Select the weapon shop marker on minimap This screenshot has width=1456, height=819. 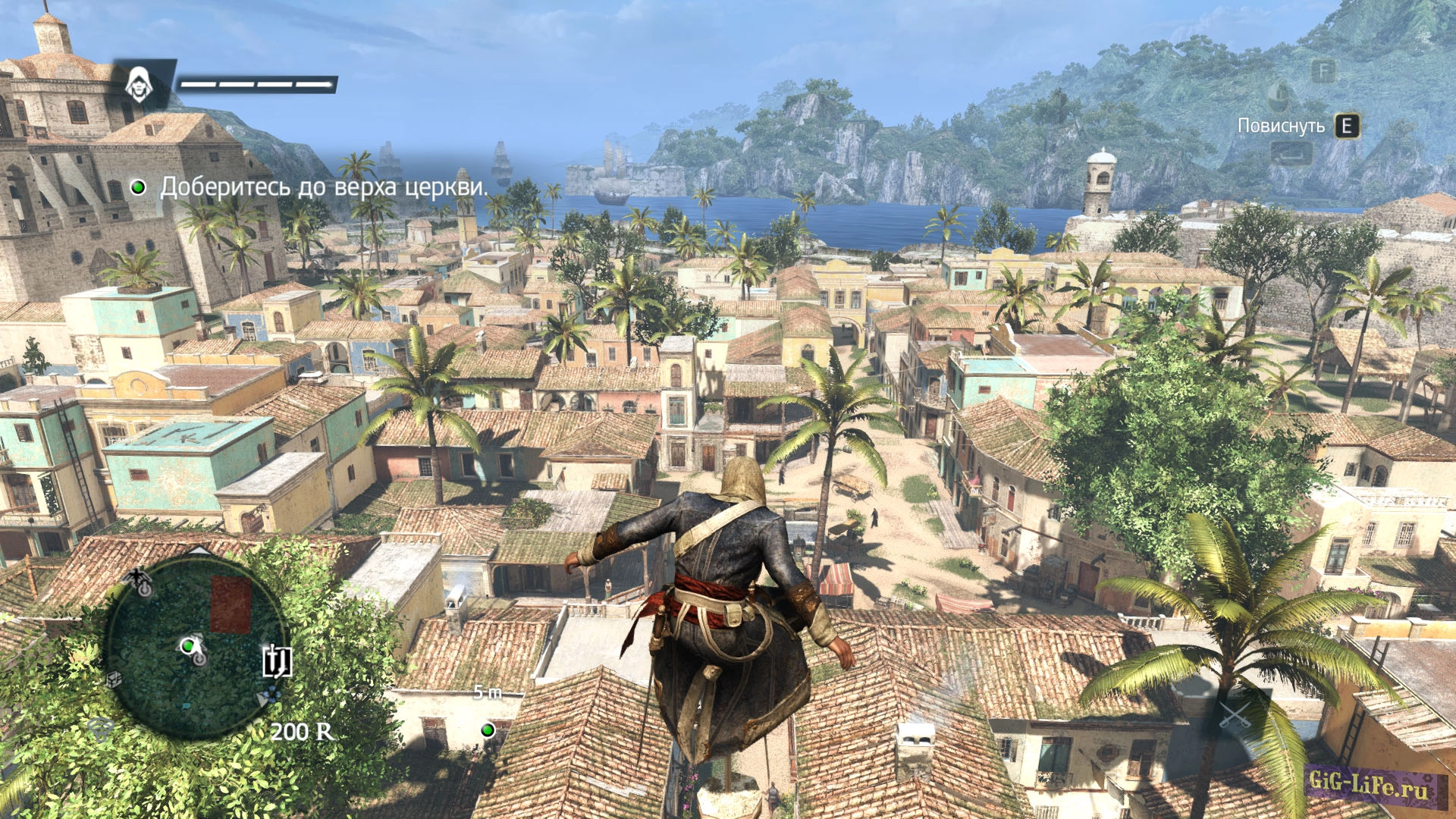[277, 661]
